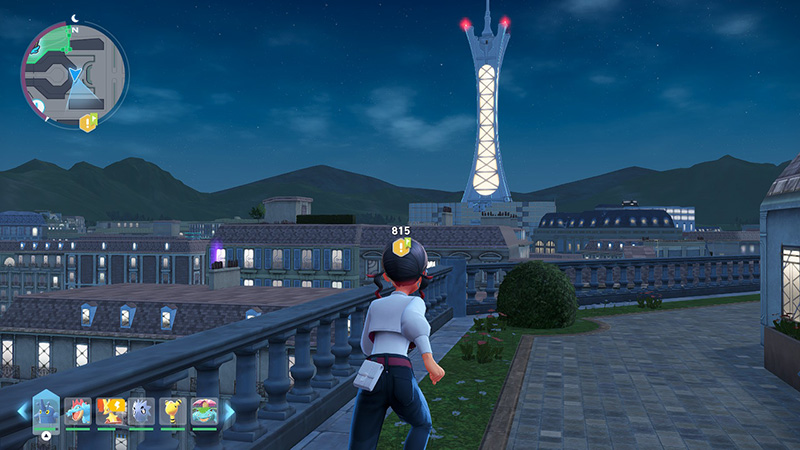Image resolution: width=800 pixels, height=450 pixels.
Task: Select the 815 objective waypoint marker
Action: click(401, 246)
